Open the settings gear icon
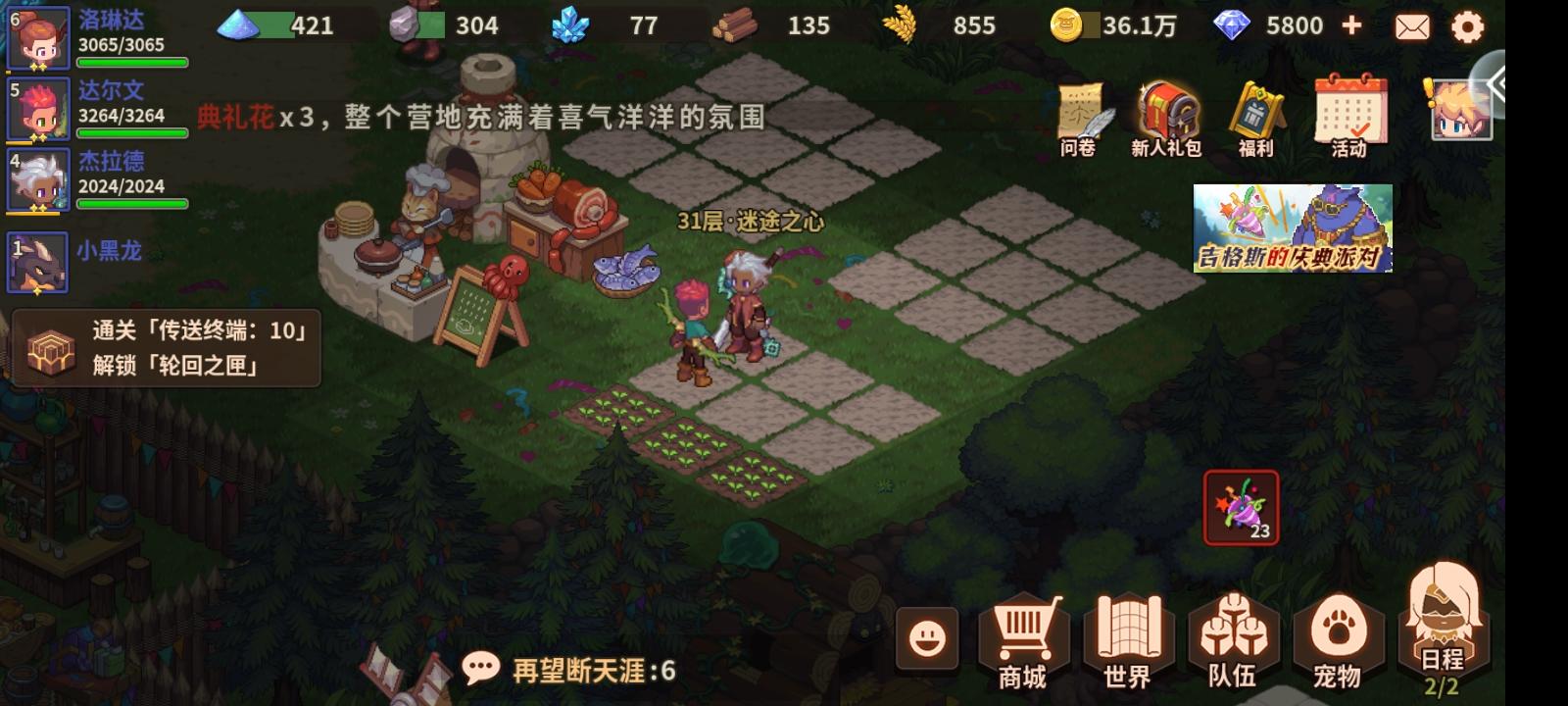Image resolution: width=1568 pixels, height=706 pixels. point(1467,27)
